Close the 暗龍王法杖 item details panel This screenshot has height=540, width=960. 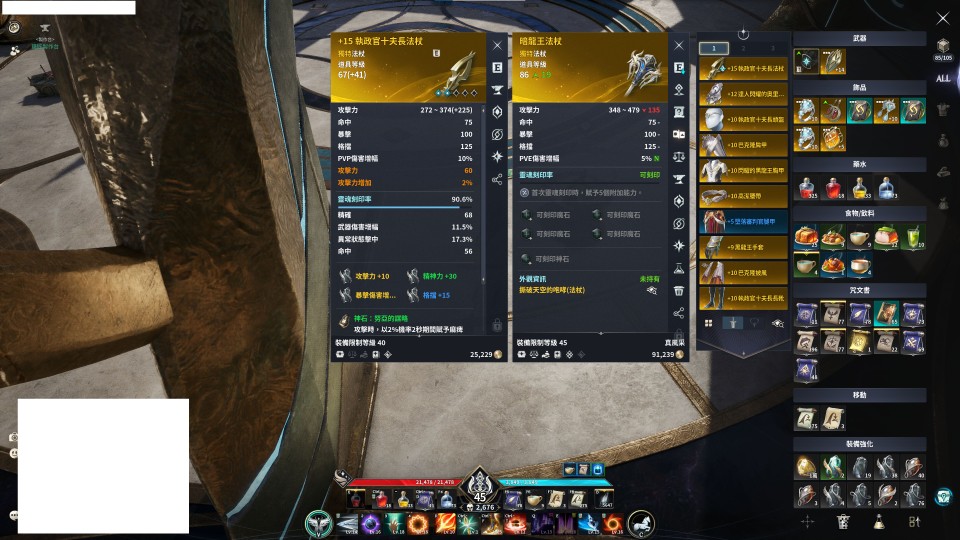coord(679,45)
